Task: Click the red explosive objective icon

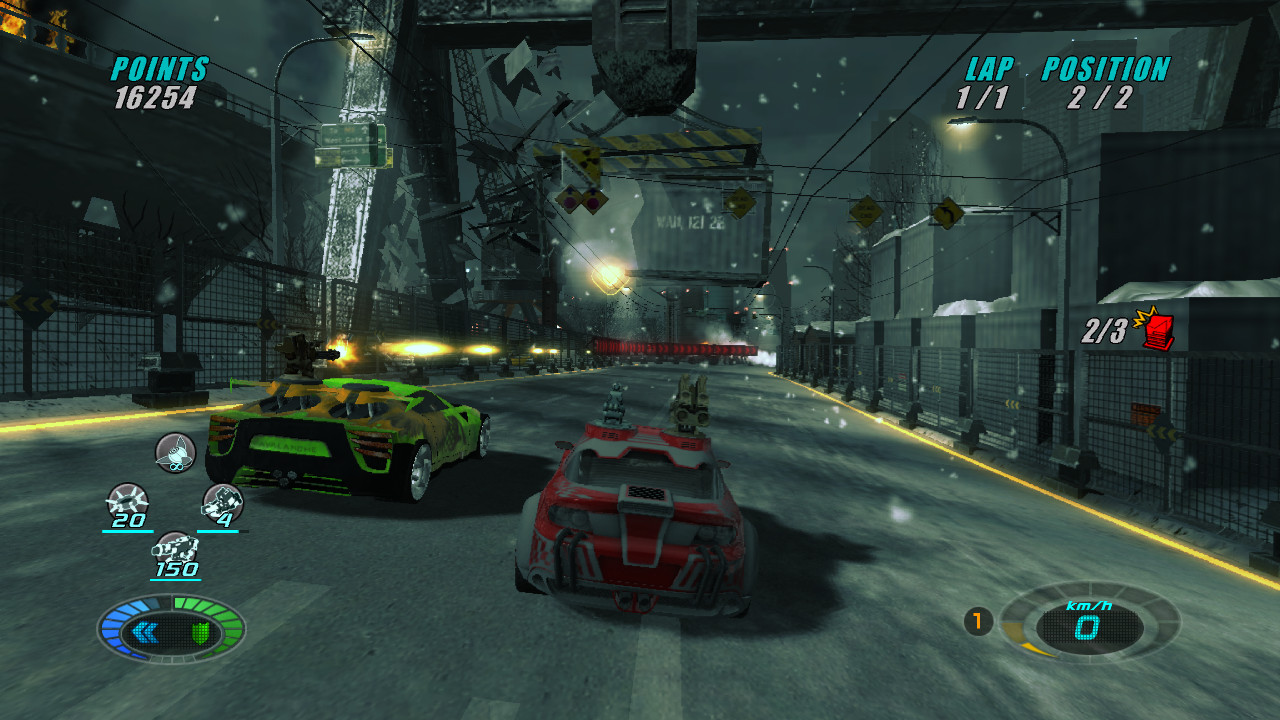Action: coord(1157,329)
